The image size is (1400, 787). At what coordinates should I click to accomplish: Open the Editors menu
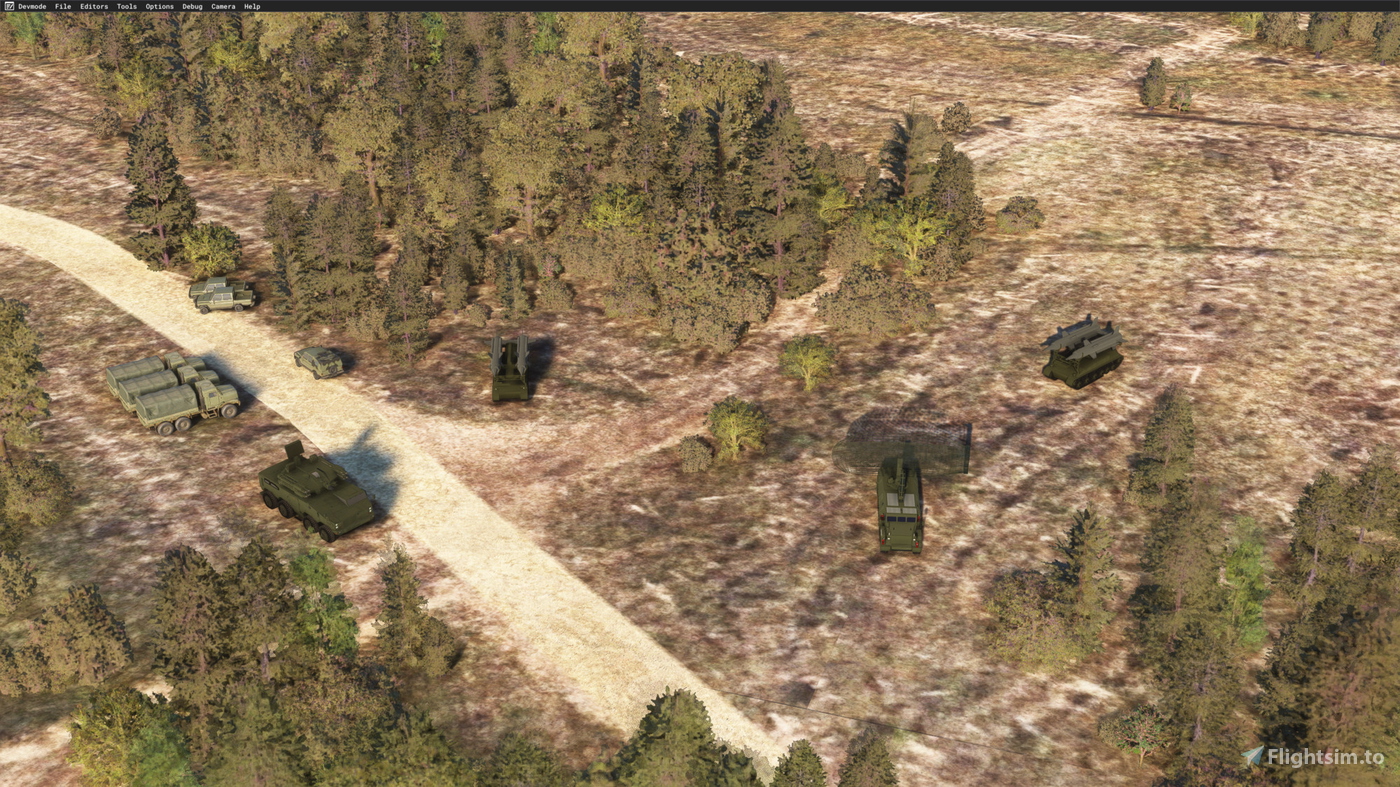93,5
